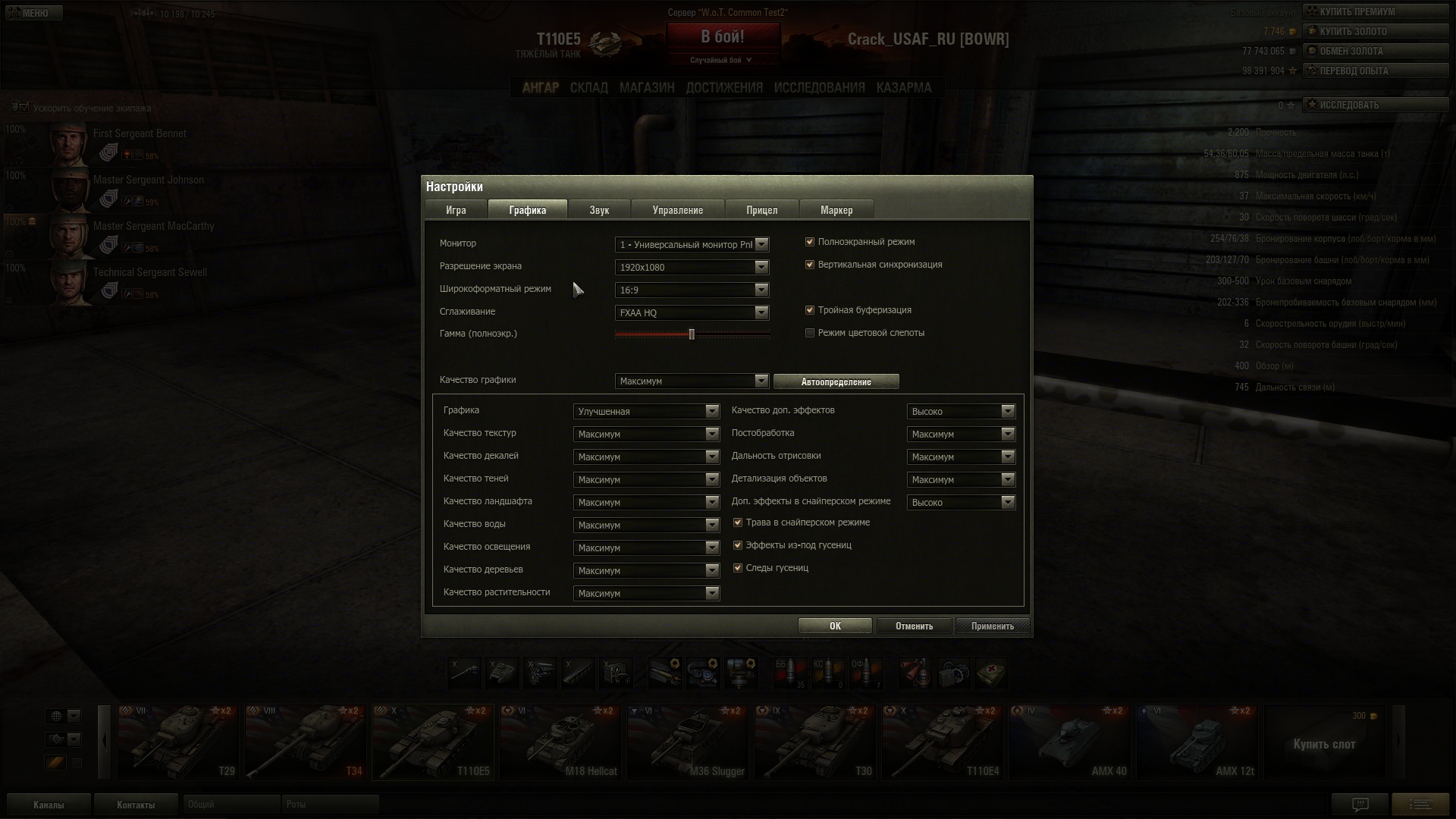This screenshot has height=819, width=1456.
Task: Switch to the Игра settings tab
Action: pos(456,210)
